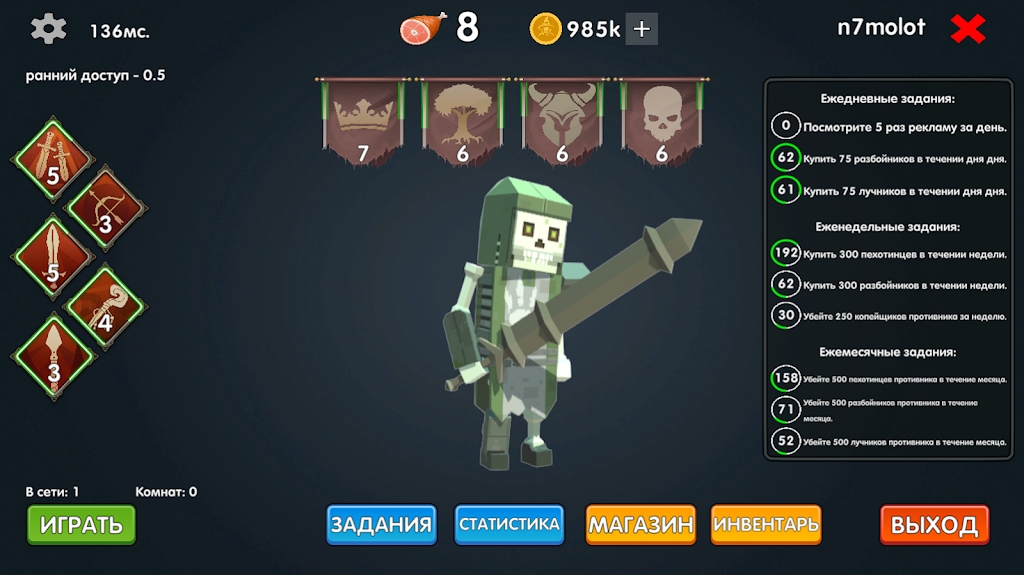Pick the curved staff unit icon
The width and height of the screenshot is (1024, 575).
(x=105, y=303)
